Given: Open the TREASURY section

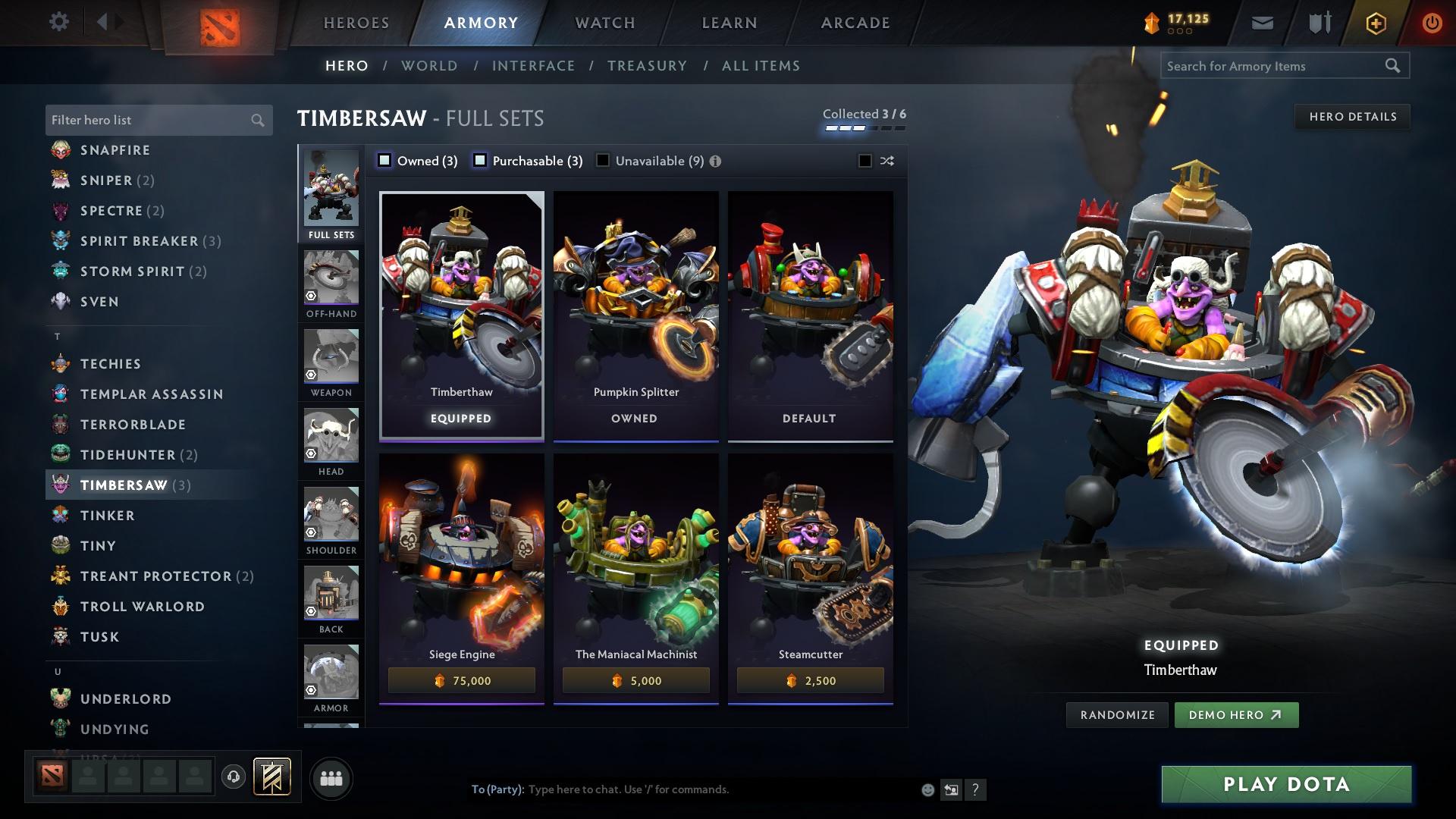Looking at the screenshot, I should pyautogui.click(x=647, y=66).
